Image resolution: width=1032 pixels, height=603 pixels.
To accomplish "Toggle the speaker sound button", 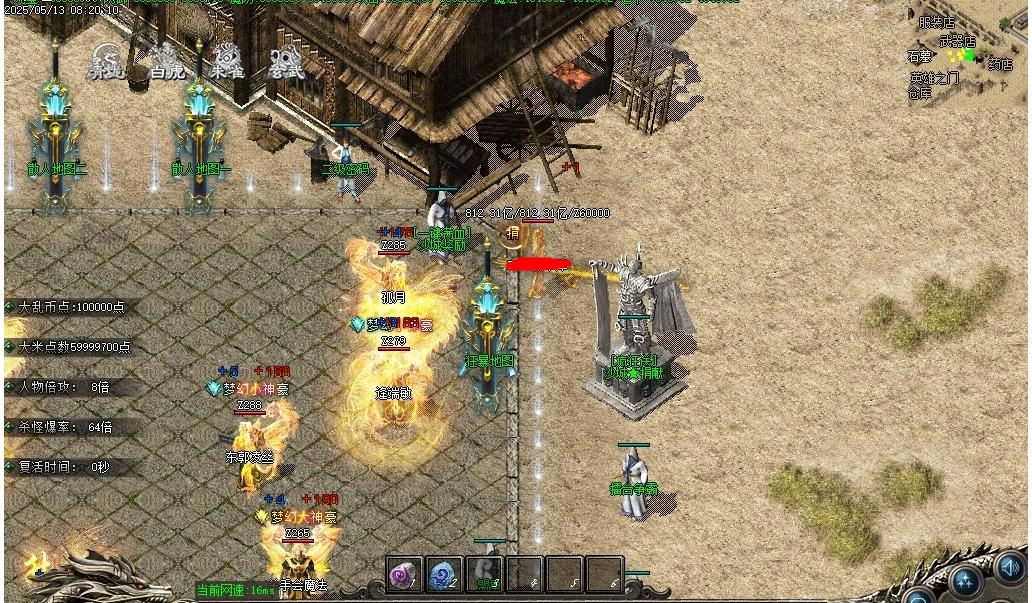I will pos(1011,569).
